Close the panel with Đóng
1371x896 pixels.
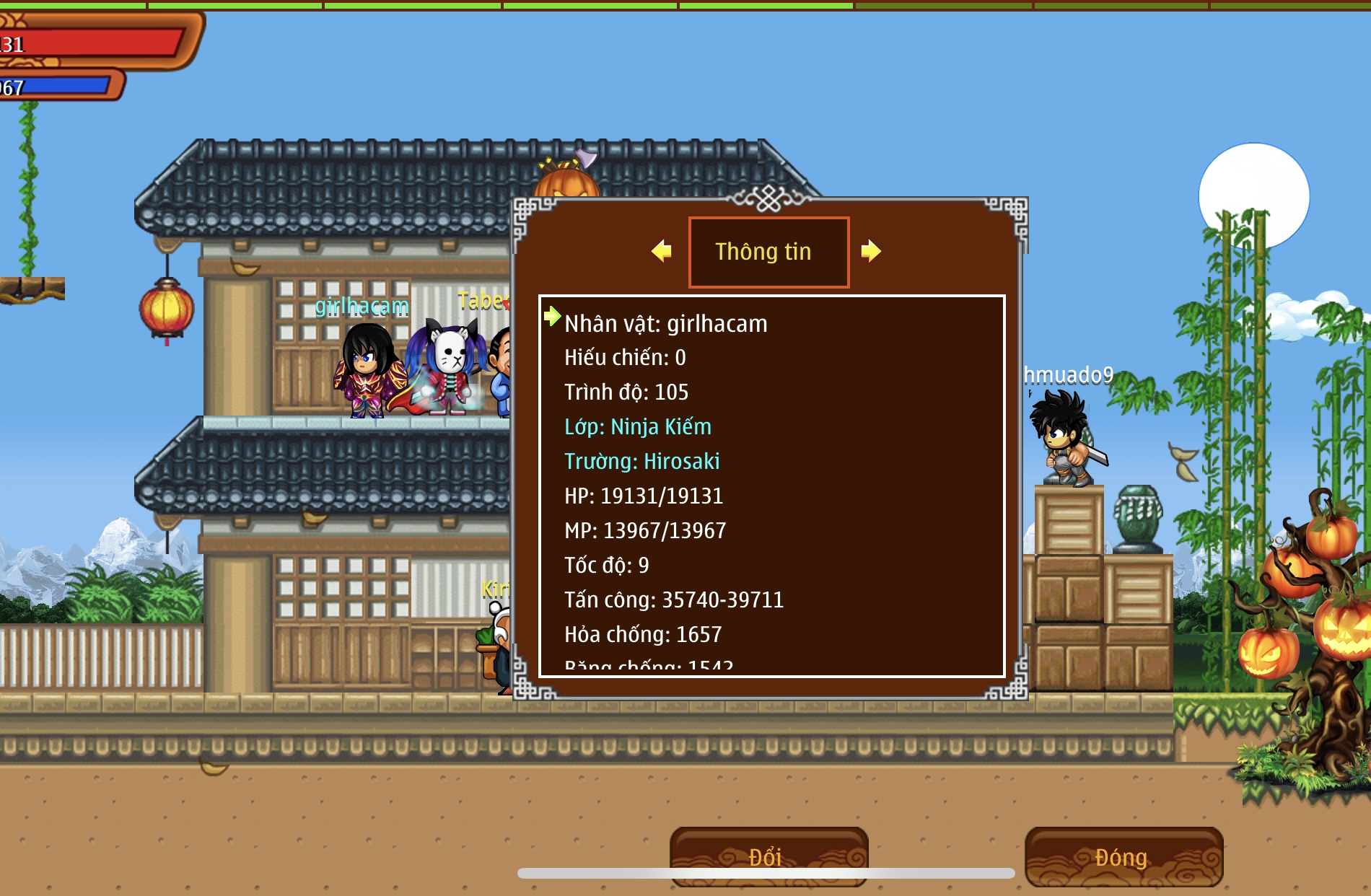tap(1123, 856)
